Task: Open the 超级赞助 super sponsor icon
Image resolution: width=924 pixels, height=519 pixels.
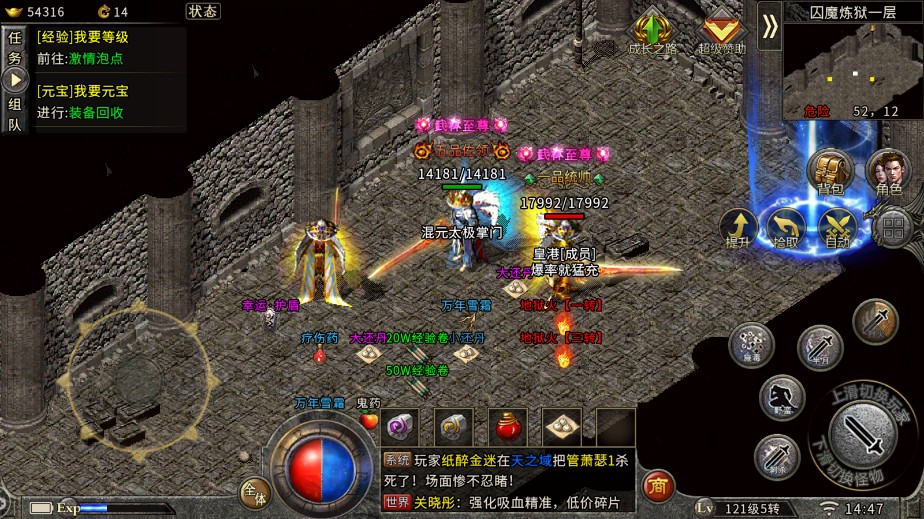Action: point(721,32)
